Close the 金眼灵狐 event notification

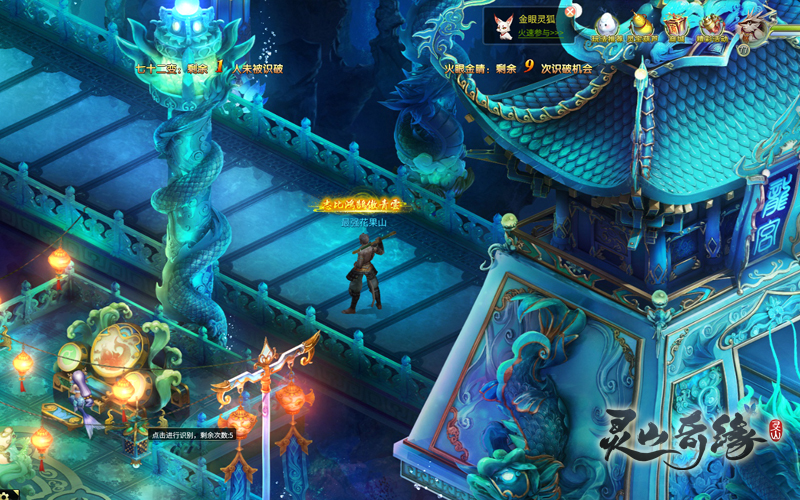tap(570, 12)
